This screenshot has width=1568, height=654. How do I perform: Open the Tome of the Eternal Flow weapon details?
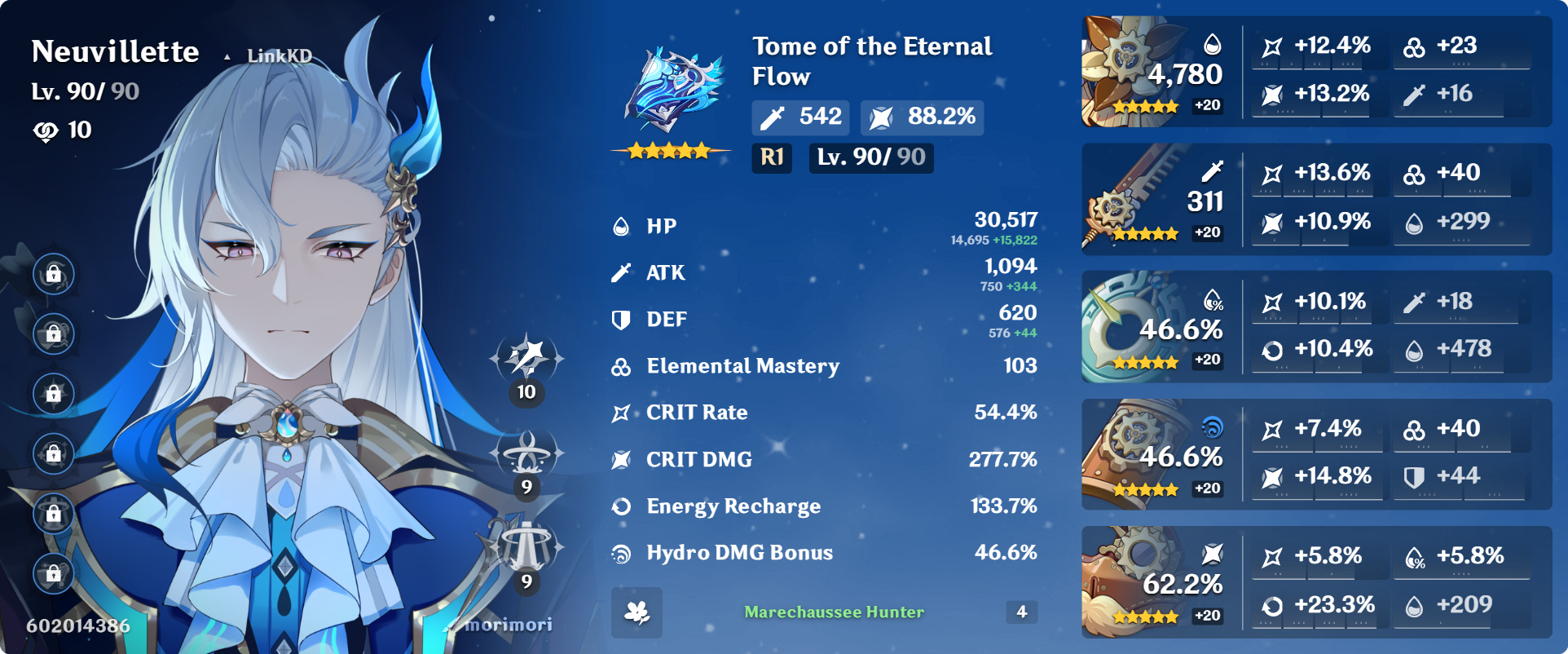coord(672,82)
